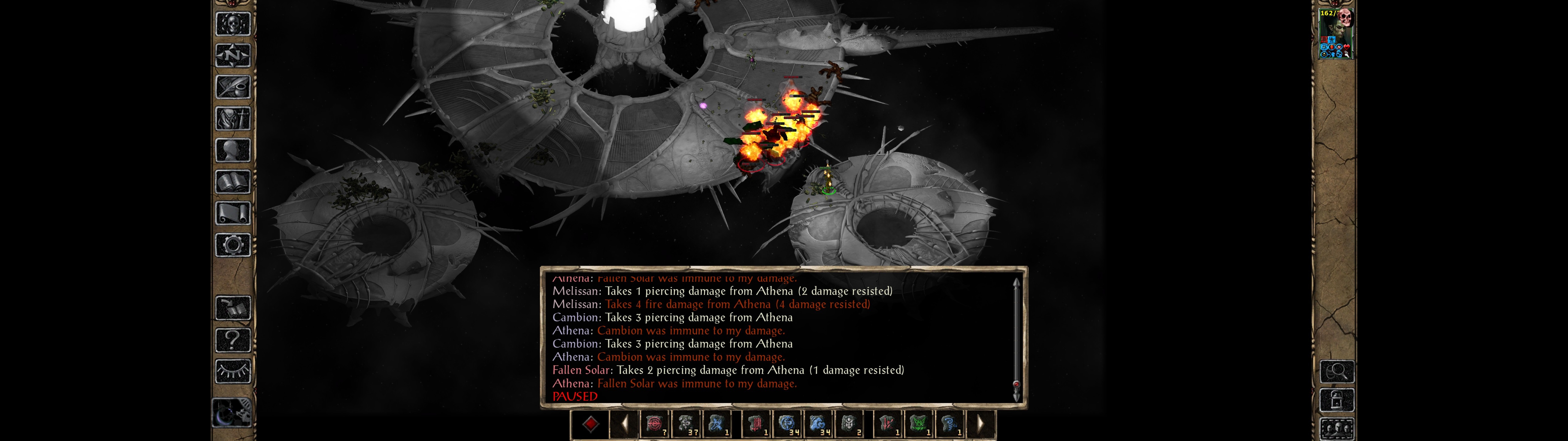Open the mage spellbook button
This screenshot has height=441, width=1568.
(x=233, y=182)
